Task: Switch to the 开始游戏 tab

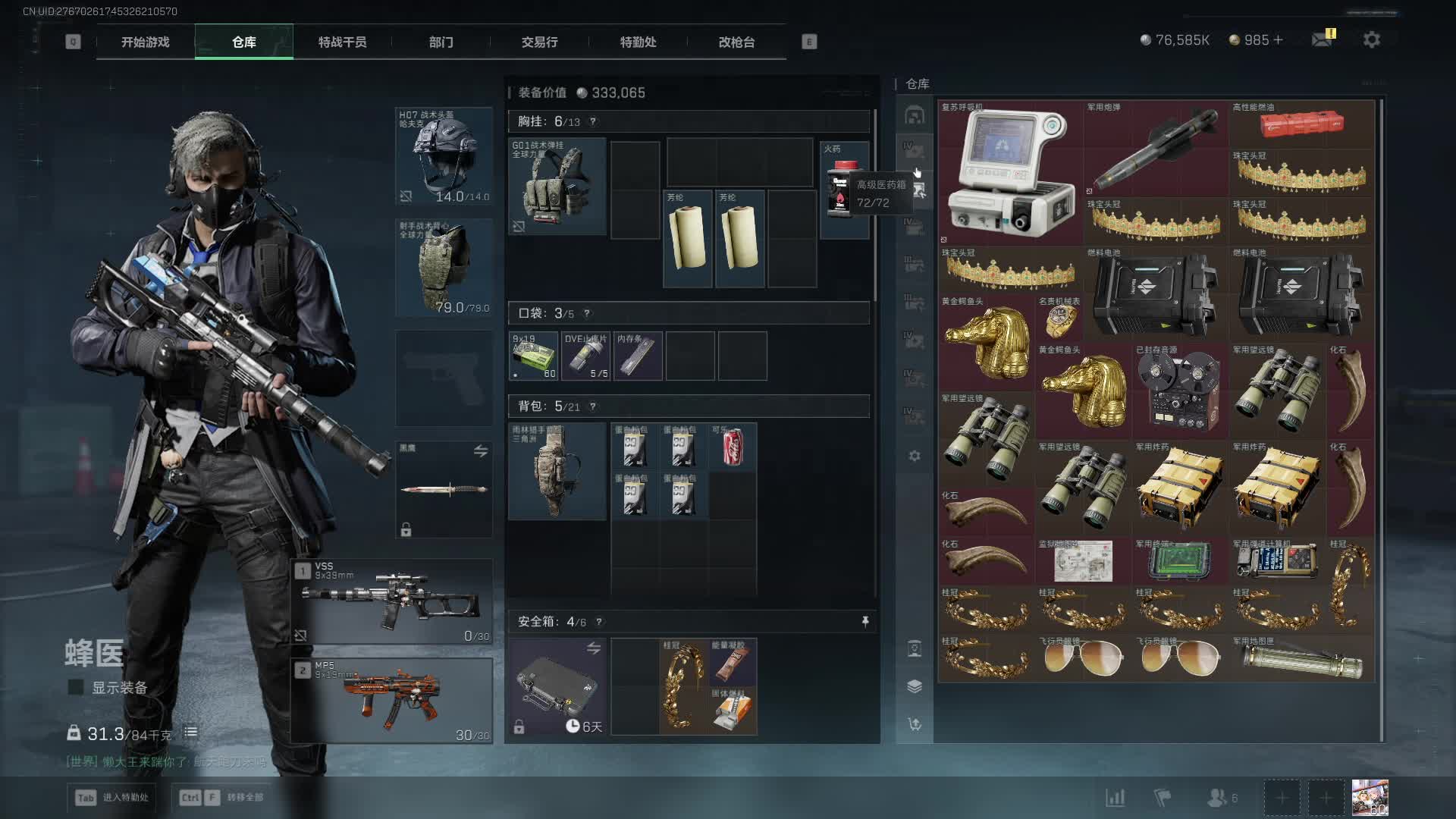Action: pyautogui.click(x=146, y=42)
